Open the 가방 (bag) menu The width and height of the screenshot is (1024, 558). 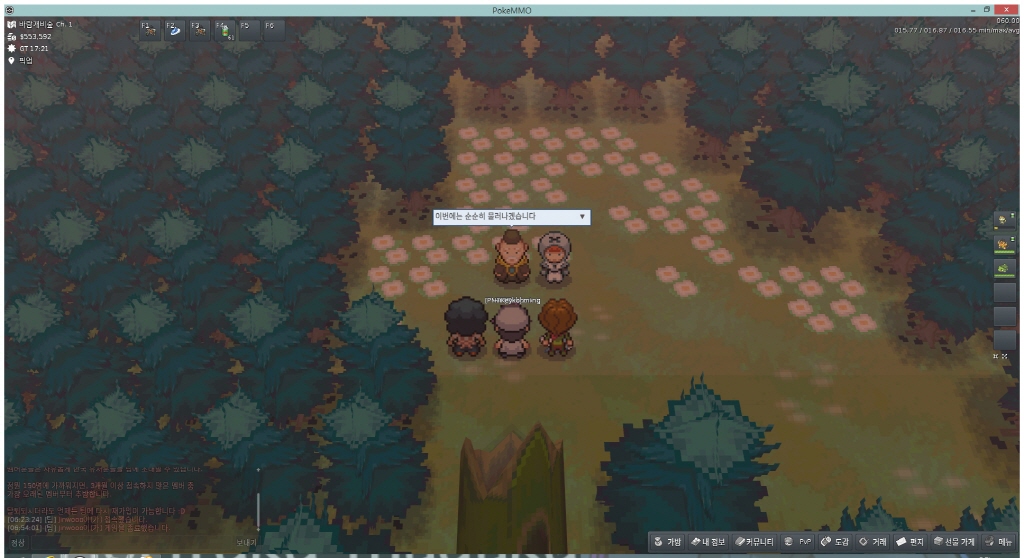pyautogui.click(x=669, y=541)
